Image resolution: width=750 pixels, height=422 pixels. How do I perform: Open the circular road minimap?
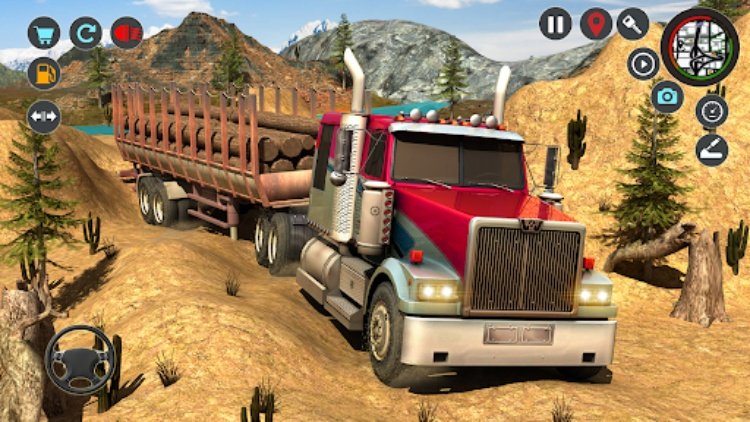[x=700, y=45]
